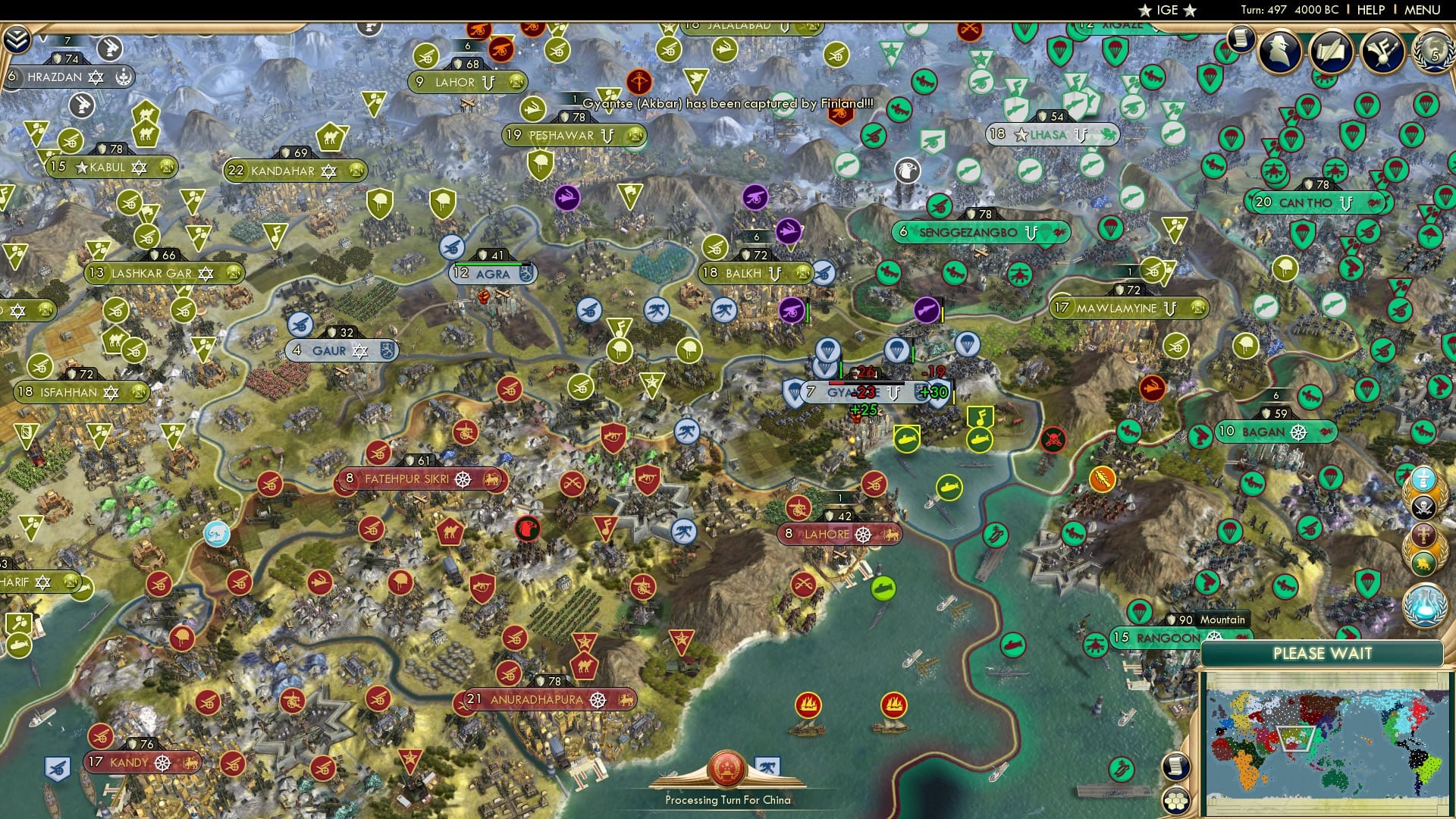Click the golden lion quest notification icon
Viewport: 1456px width, 819px height.
pyautogui.click(x=1423, y=561)
